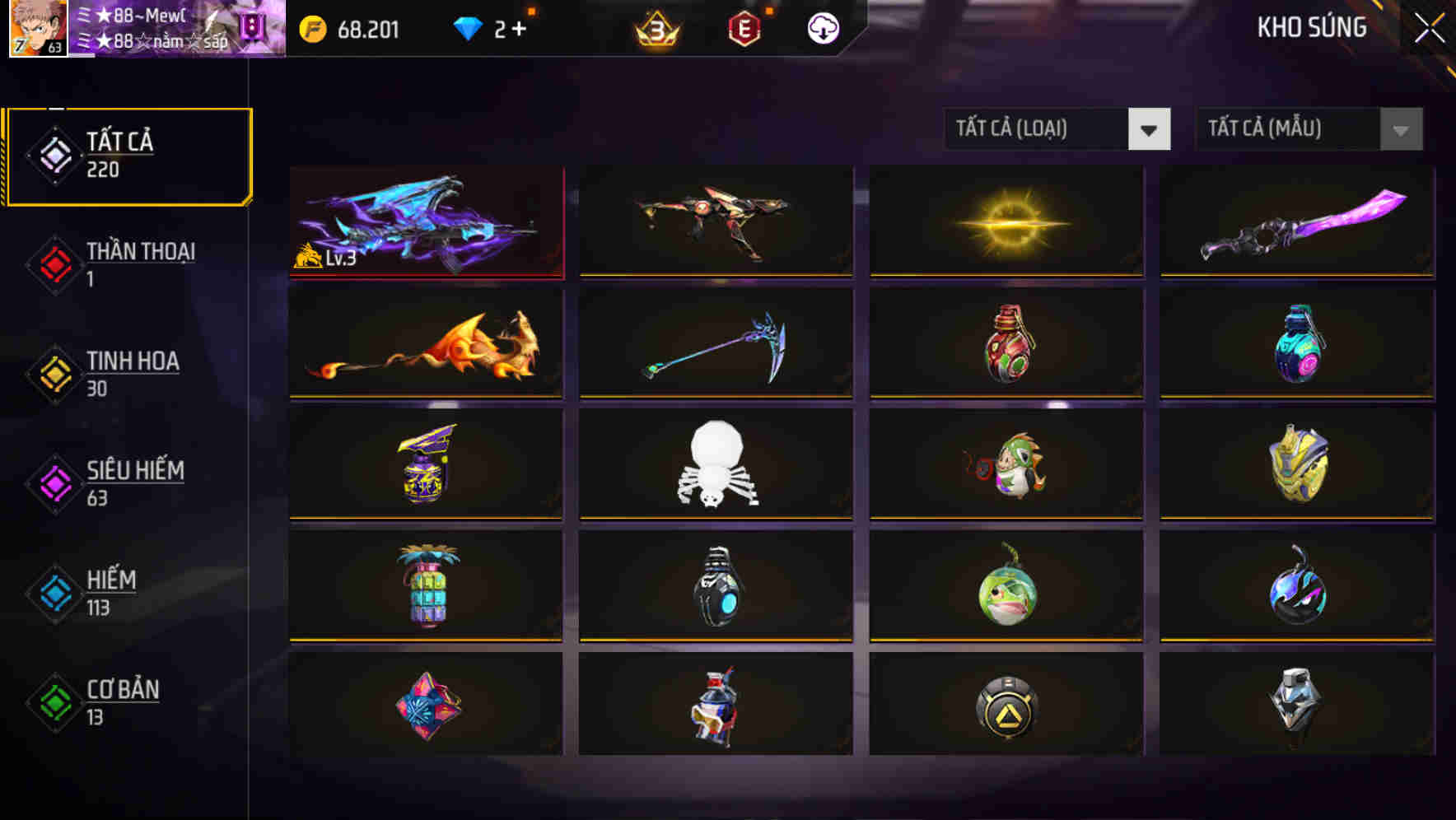Select the white spider grenade thumbnail
Screen dimensions: 1456x820
[x=716, y=465]
